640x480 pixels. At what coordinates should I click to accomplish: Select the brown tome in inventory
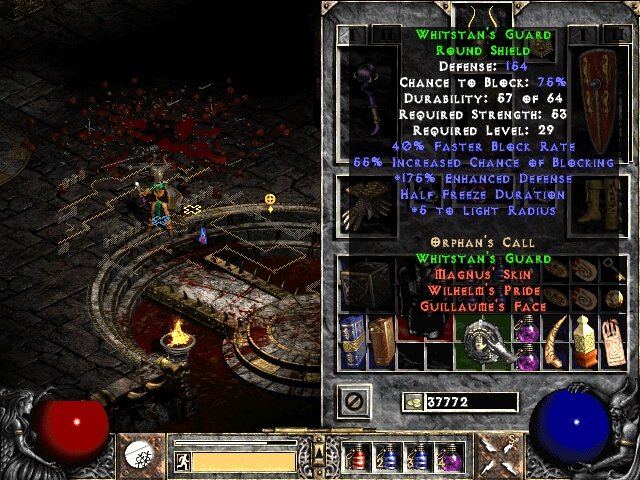[382, 340]
